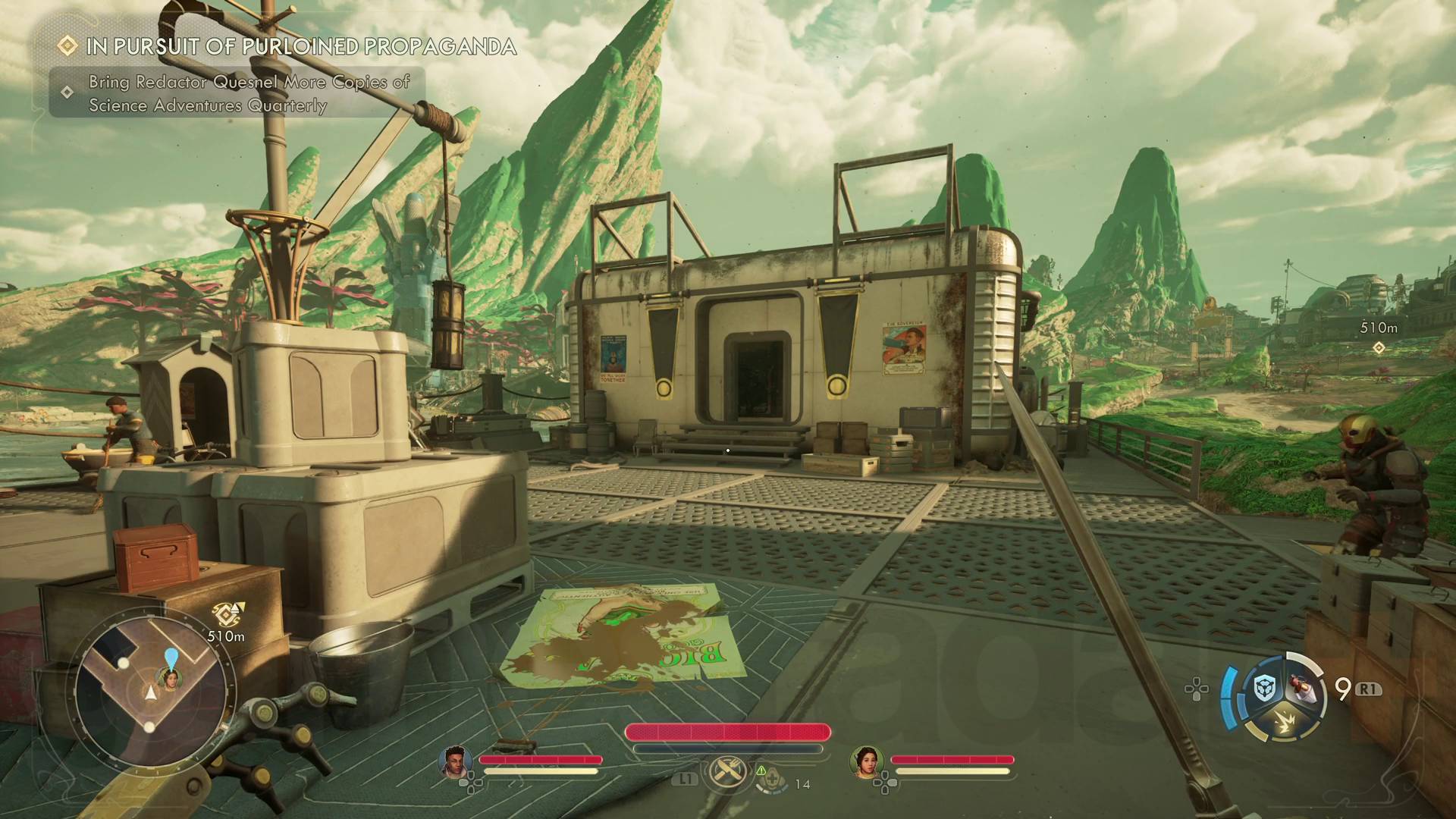Click the green warning triangle on the consumable icon
Screen dimensions: 1456x819
click(x=761, y=770)
